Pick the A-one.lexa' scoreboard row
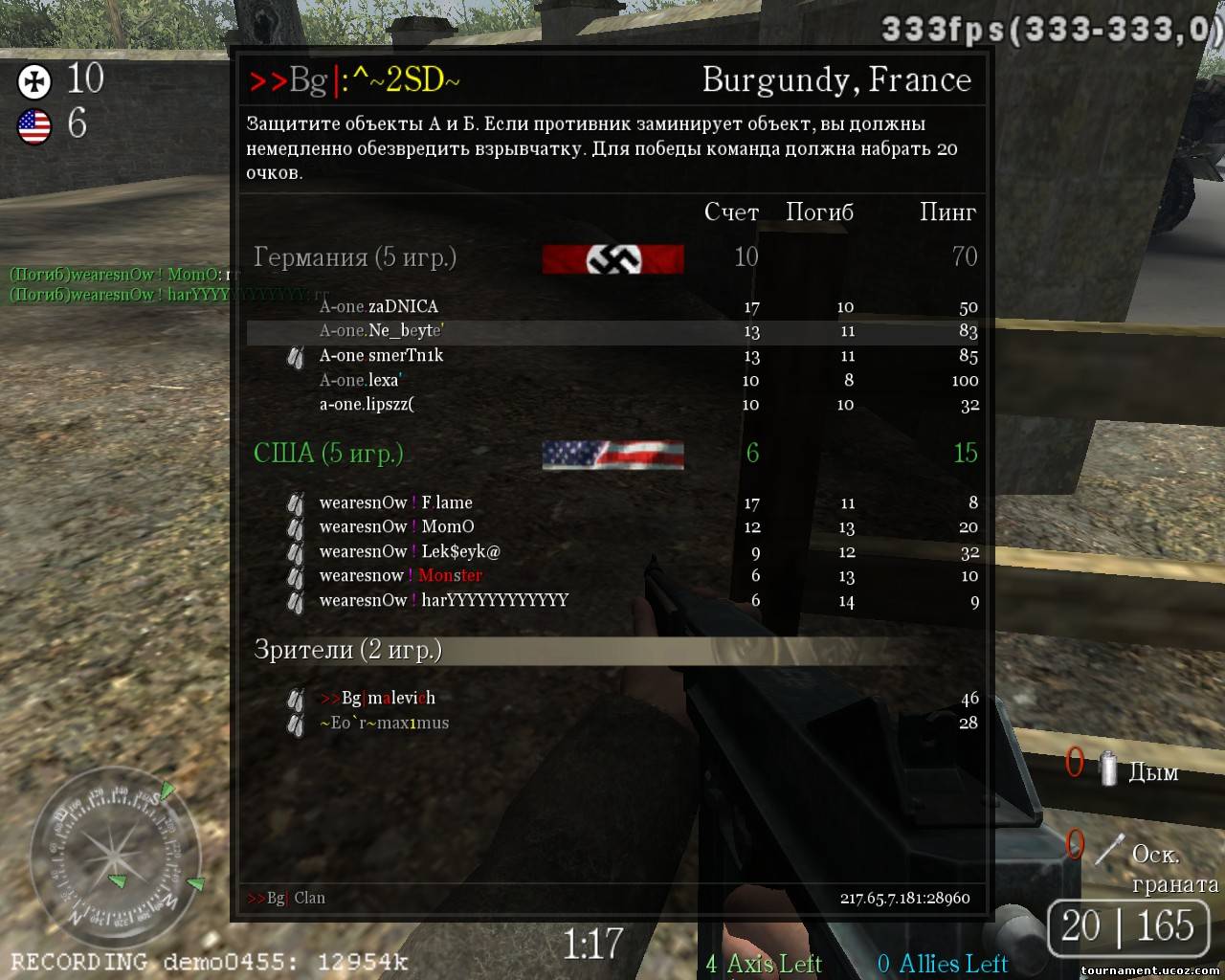This screenshot has height=980, width=1225. click(360, 380)
